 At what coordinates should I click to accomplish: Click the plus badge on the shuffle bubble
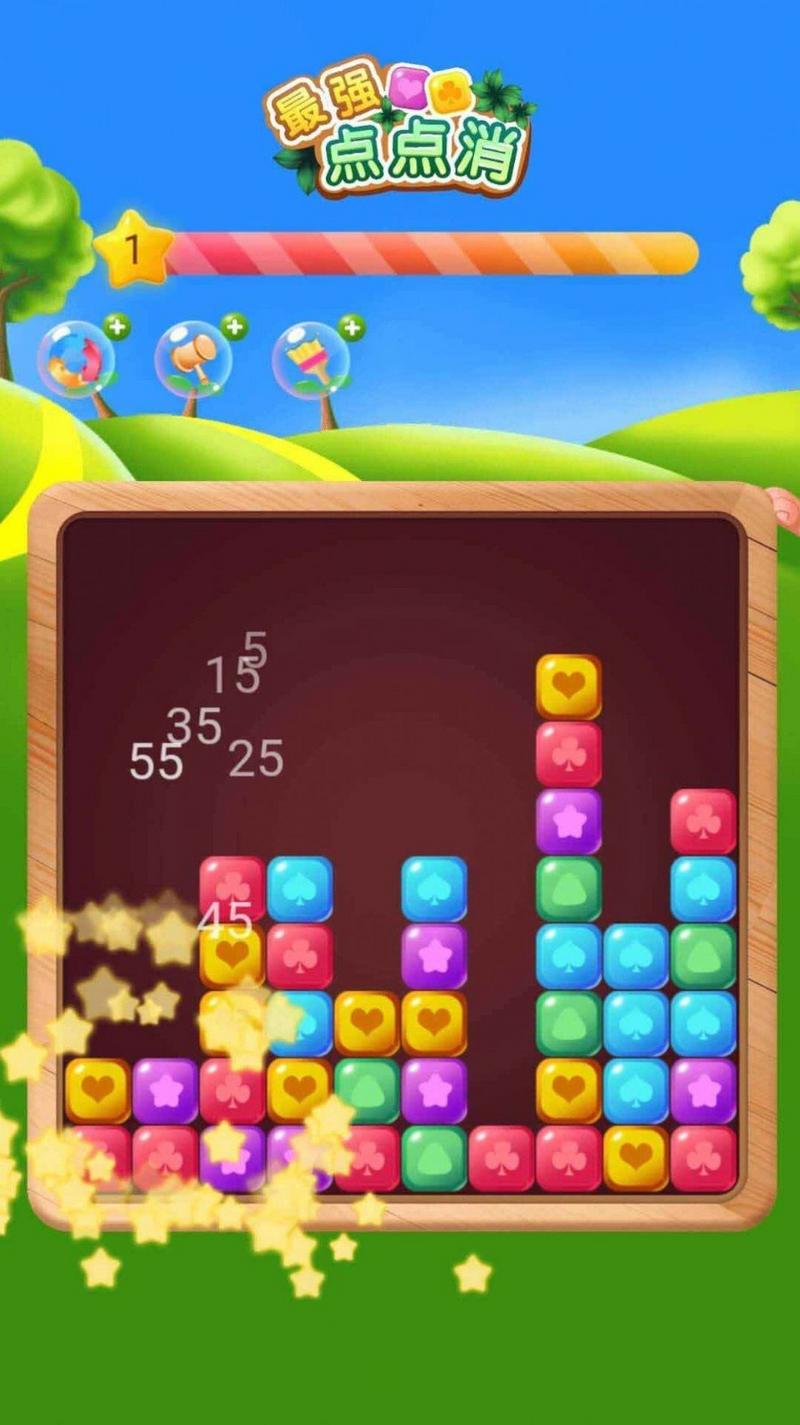117,326
